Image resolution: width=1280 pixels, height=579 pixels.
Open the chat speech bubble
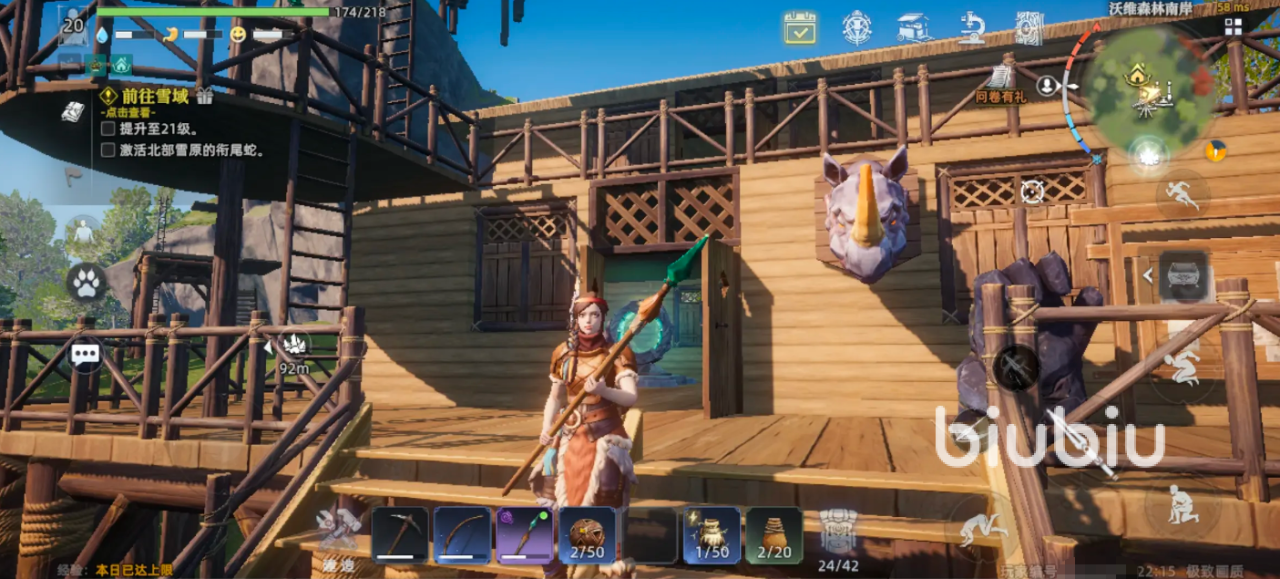pos(86,353)
